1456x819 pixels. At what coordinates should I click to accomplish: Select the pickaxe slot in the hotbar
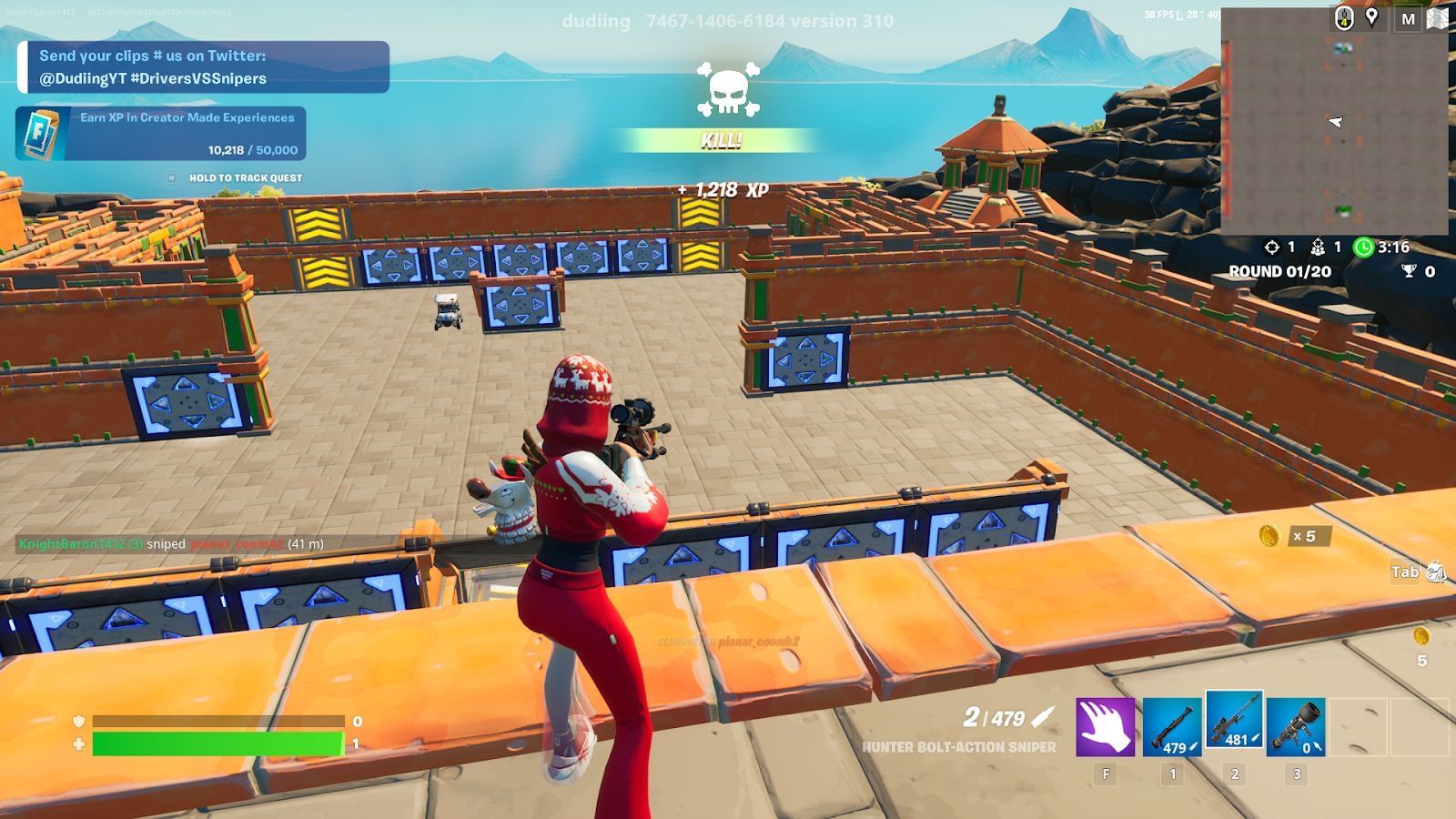tap(1107, 727)
